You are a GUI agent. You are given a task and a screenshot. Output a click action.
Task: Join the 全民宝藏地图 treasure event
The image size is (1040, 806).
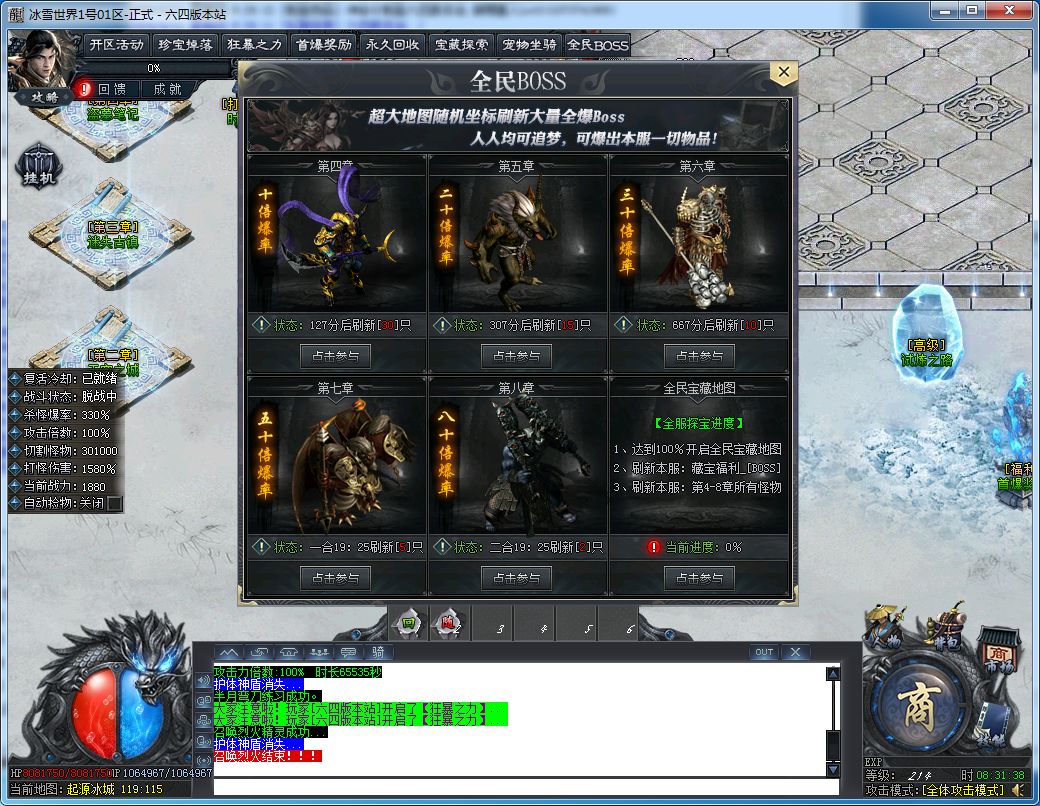tap(699, 578)
